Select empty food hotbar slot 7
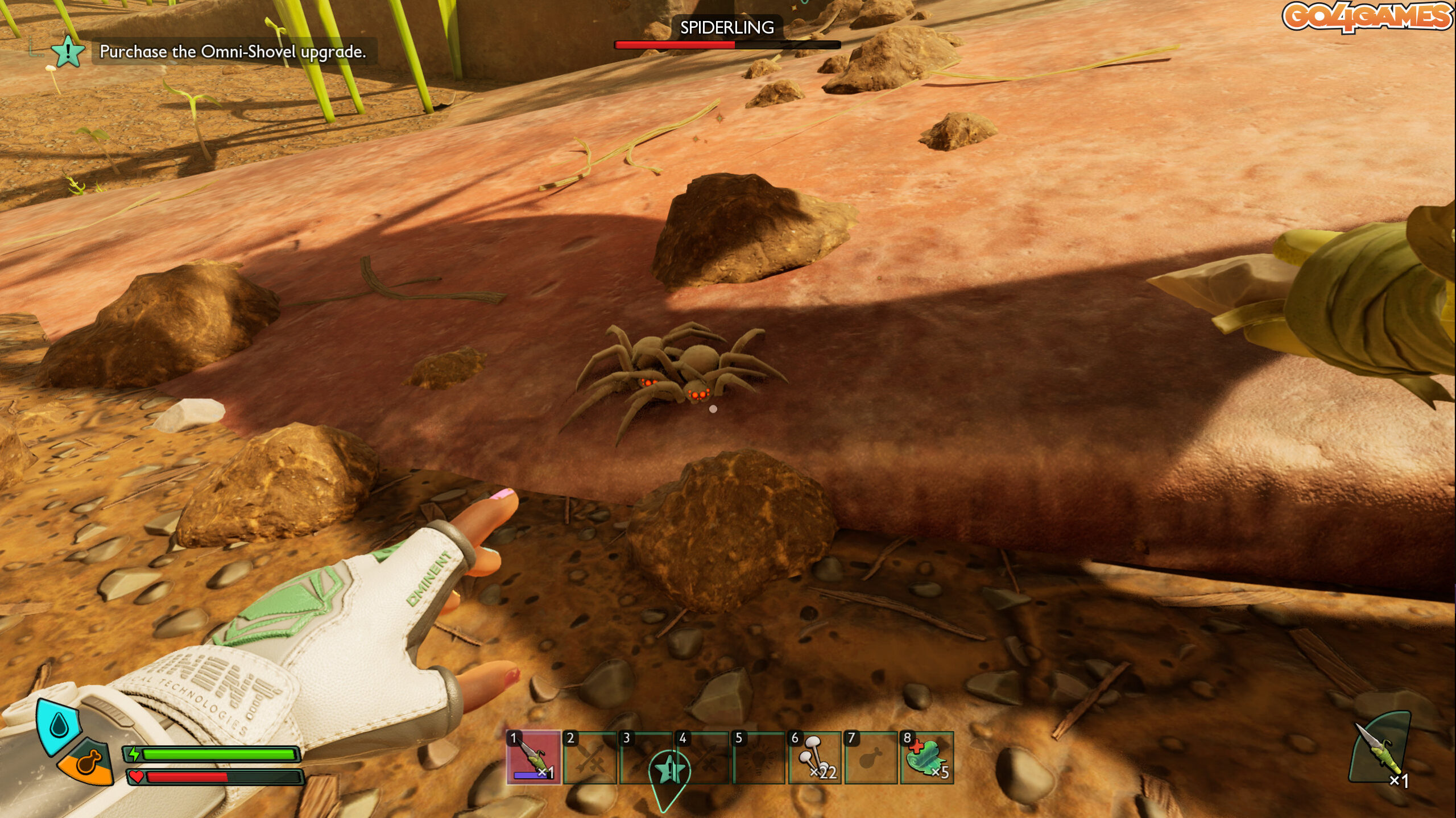The width and height of the screenshot is (1456, 818). (870, 757)
